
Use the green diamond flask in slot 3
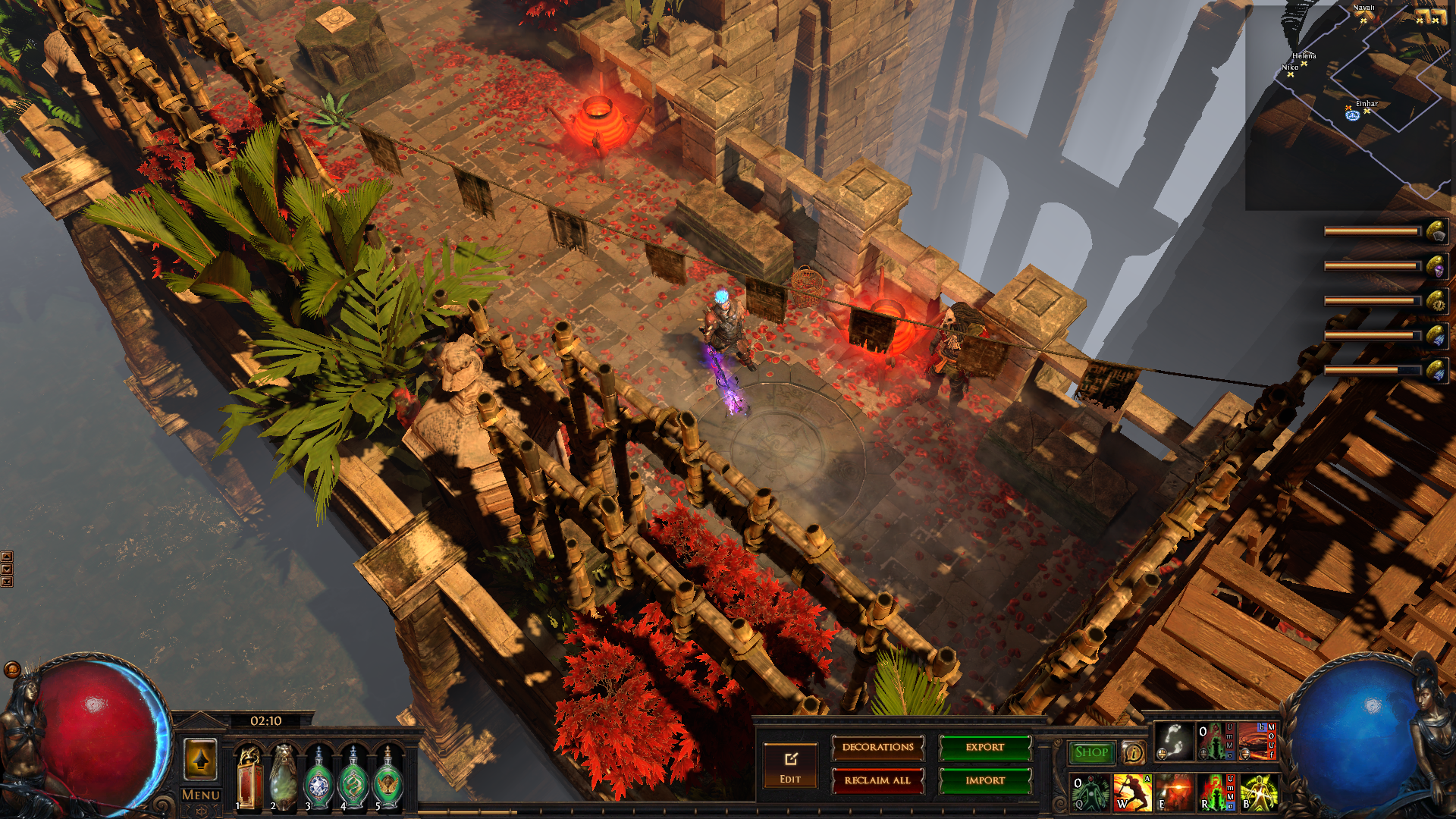click(x=318, y=779)
